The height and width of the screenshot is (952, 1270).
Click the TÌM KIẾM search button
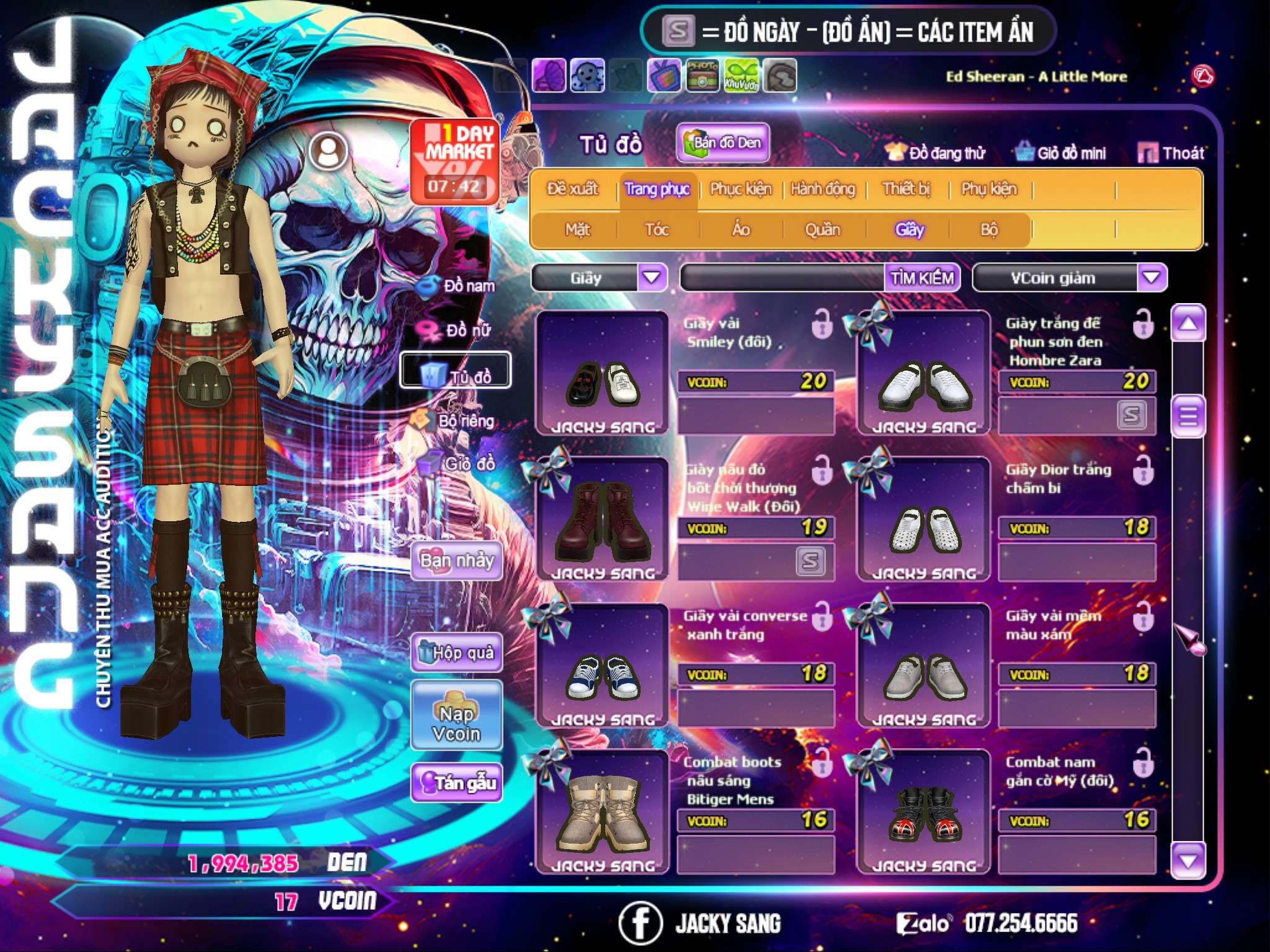point(922,278)
